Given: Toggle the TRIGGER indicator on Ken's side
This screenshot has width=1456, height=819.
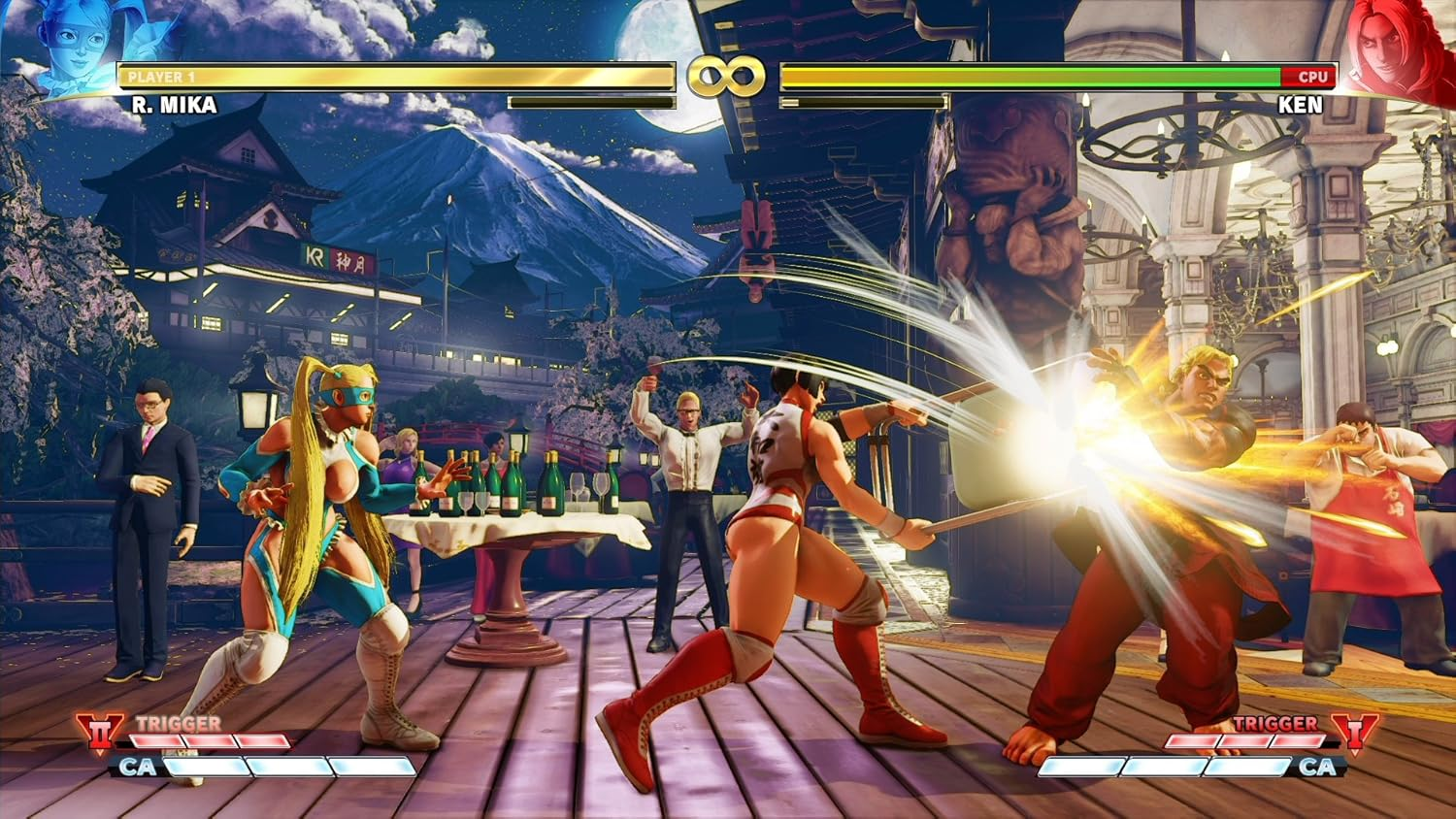Looking at the screenshot, I should click(1276, 724).
